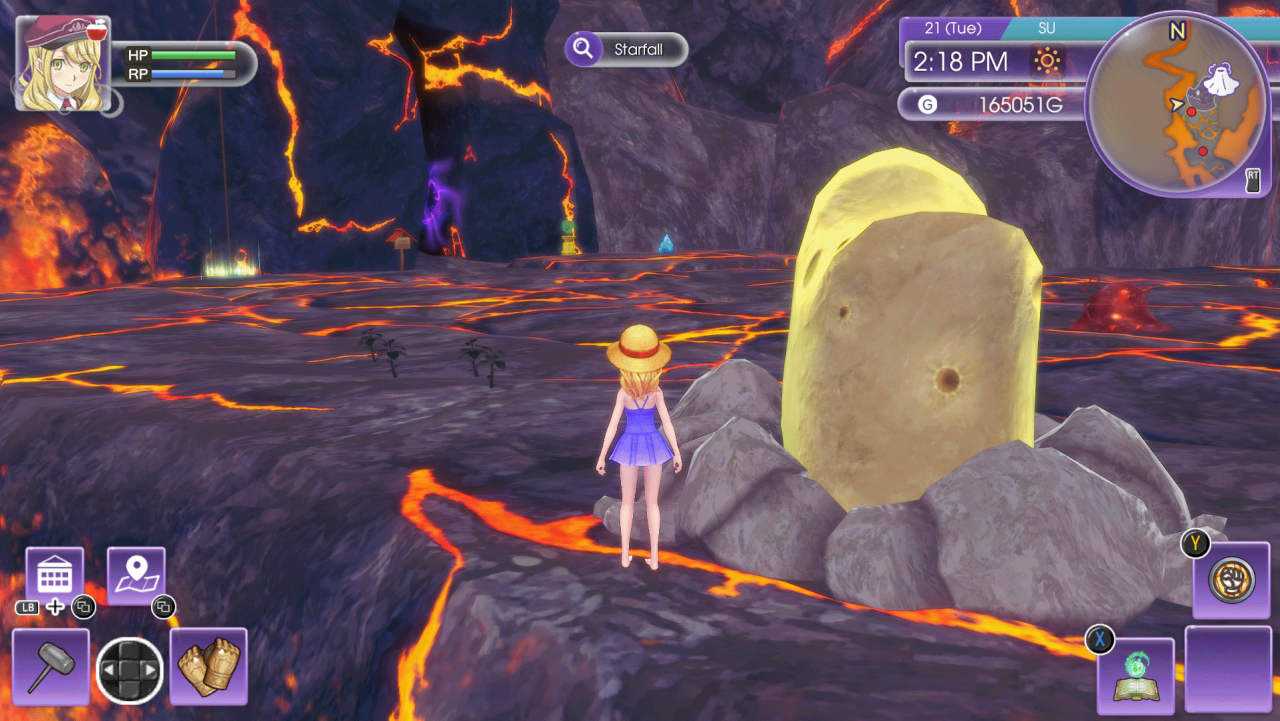The height and width of the screenshot is (721, 1280).
Task: Select the golden gloves weapon slot
Action: [x=209, y=666]
